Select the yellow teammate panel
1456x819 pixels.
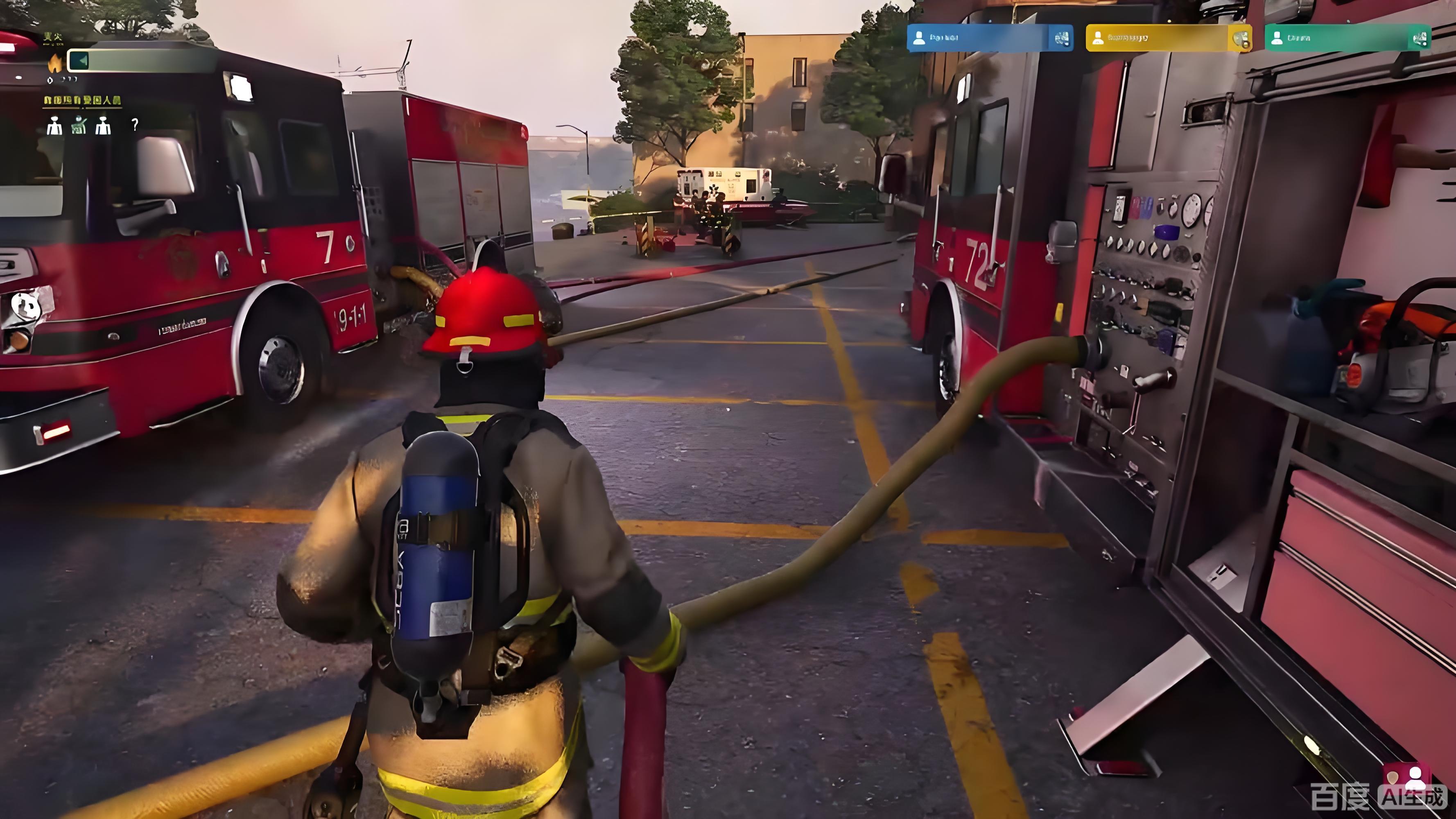pos(1168,38)
